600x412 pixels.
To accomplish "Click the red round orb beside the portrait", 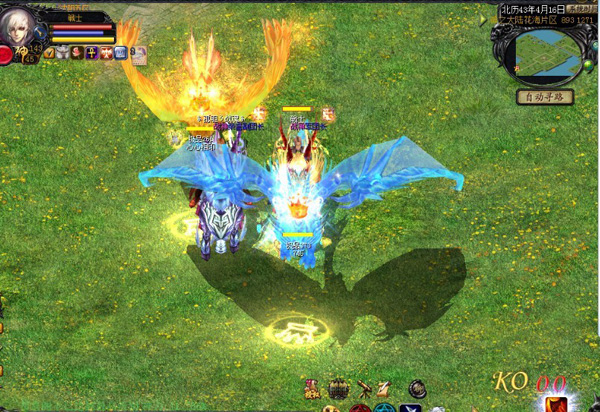I will tap(6, 55).
